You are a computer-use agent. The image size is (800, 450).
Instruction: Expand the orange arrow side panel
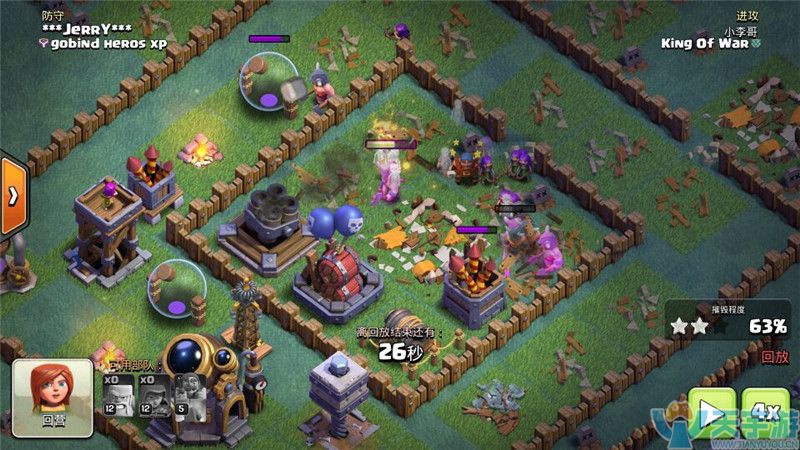coord(12,196)
